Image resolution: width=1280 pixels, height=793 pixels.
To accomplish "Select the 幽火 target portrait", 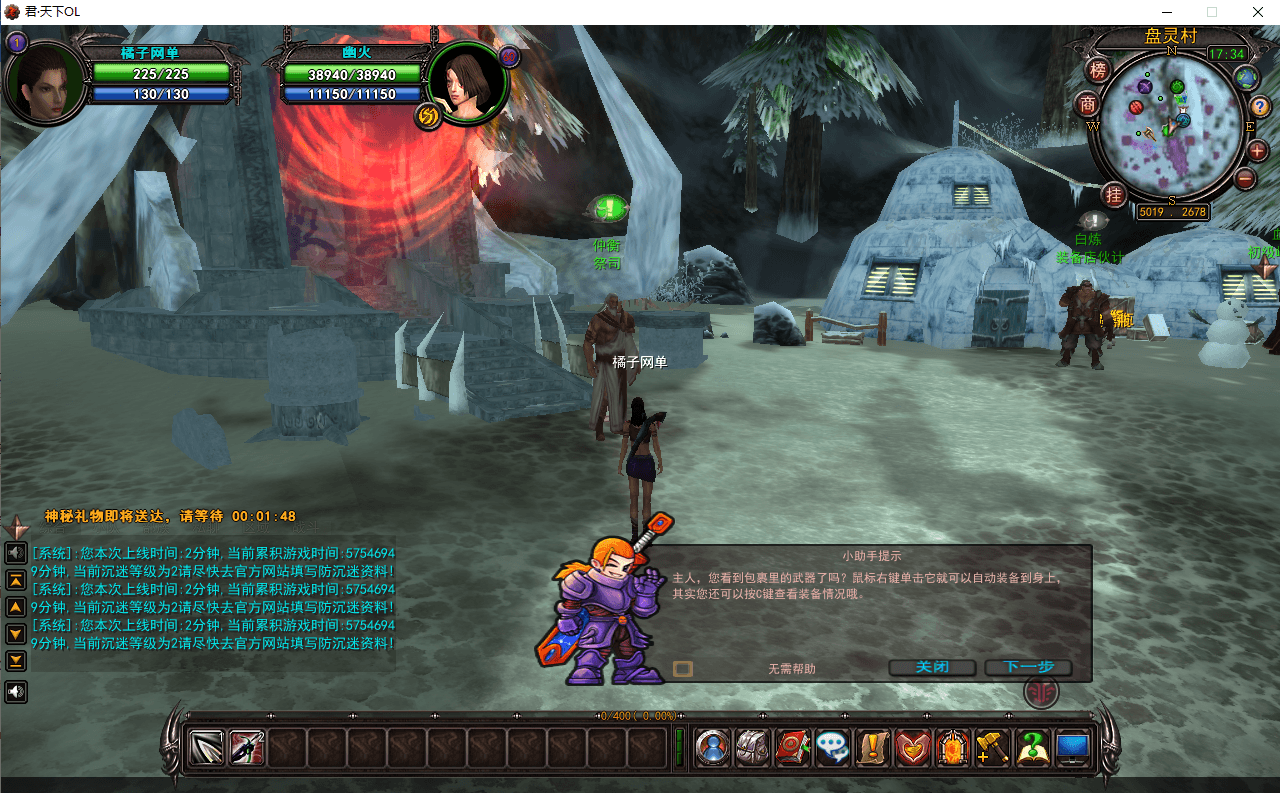I will [x=462, y=82].
